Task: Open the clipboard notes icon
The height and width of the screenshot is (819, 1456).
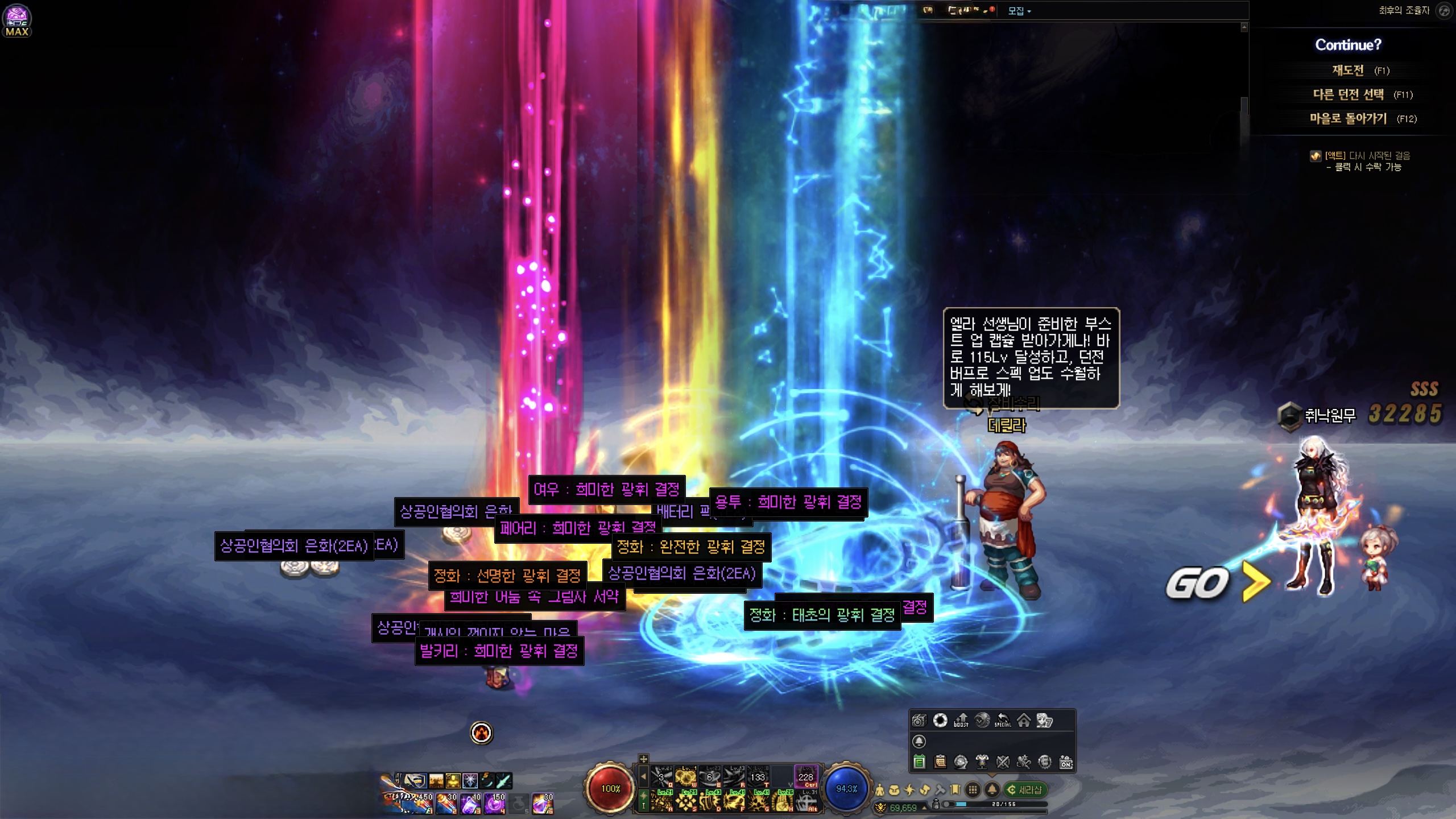Action: [x=940, y=762]
